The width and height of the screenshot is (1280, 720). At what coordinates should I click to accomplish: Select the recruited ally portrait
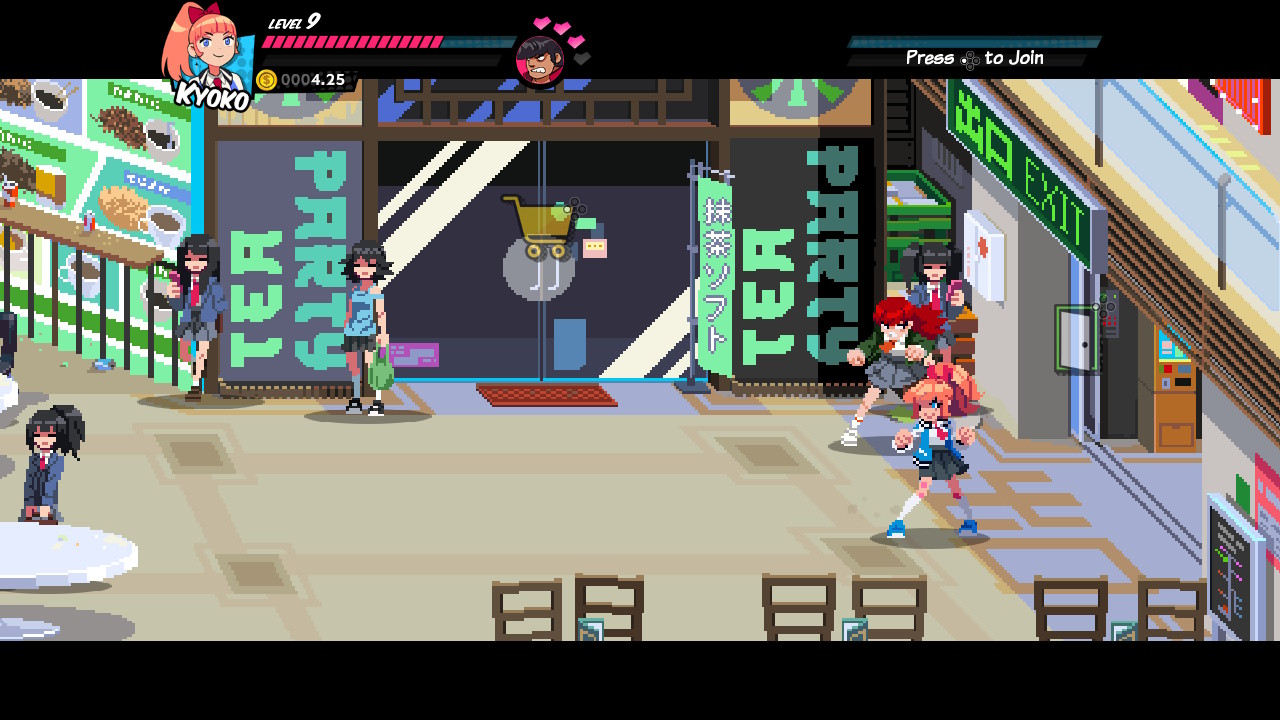(540, 60)
